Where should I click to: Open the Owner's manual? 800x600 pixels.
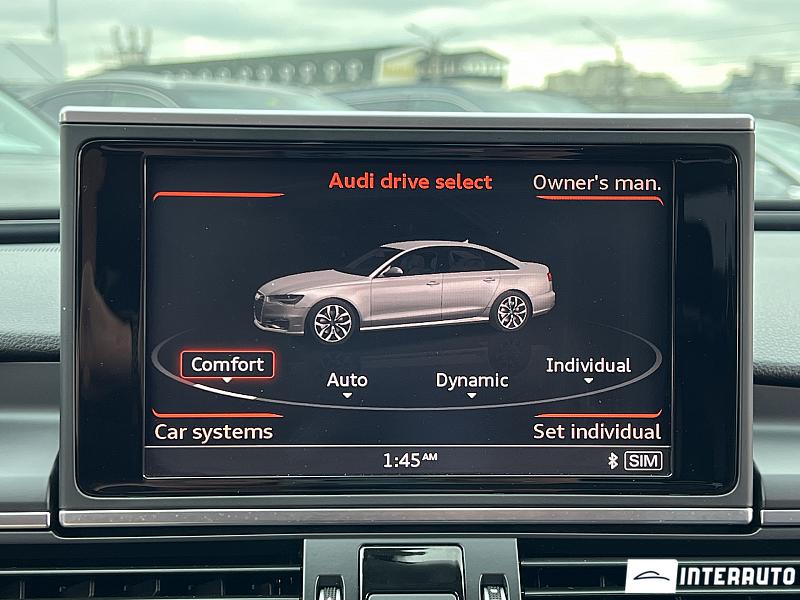pos(596,183)
